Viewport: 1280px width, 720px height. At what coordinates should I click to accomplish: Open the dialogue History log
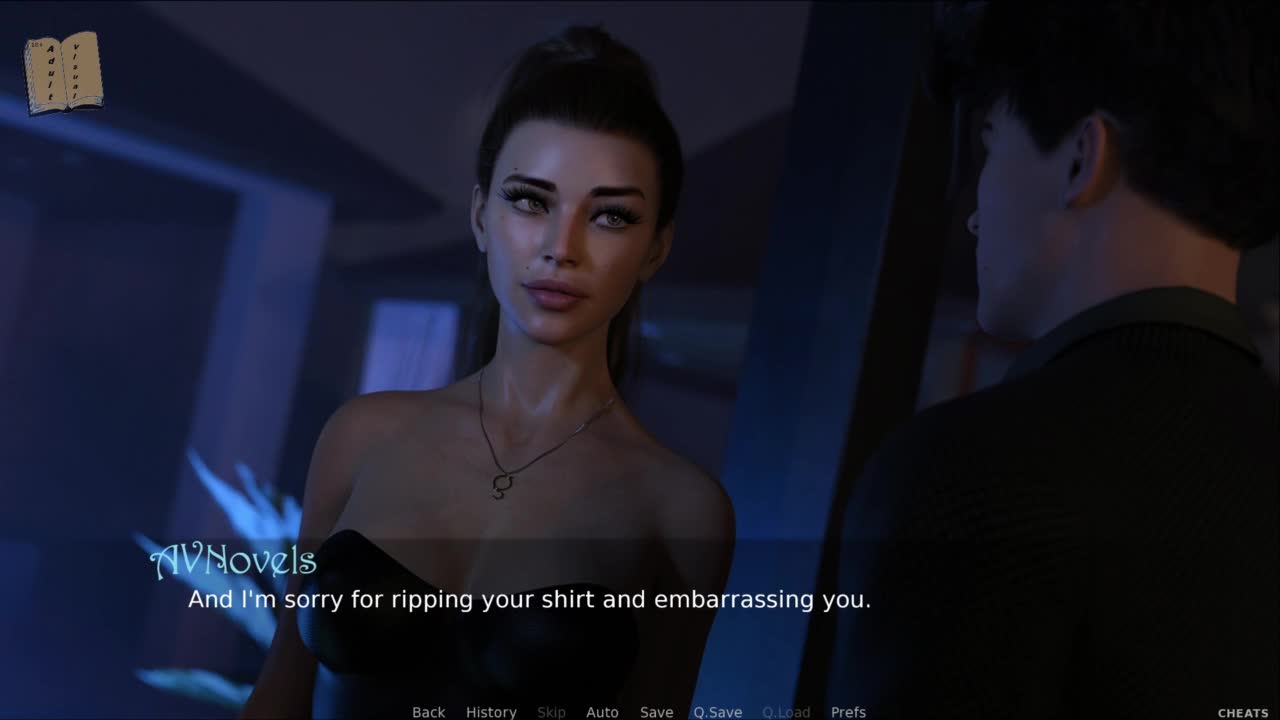(x=491, y=712)
